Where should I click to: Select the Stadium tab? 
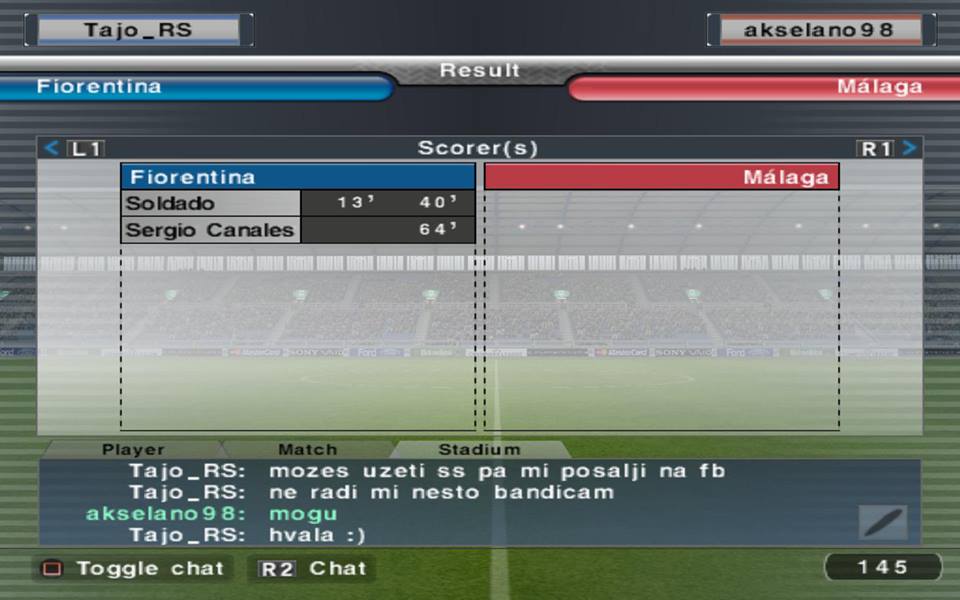[x=479, y=450]
